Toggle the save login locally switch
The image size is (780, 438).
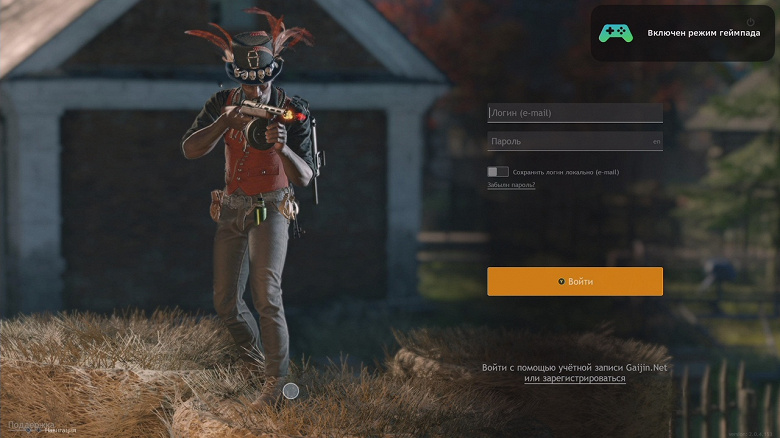(498, 172)
